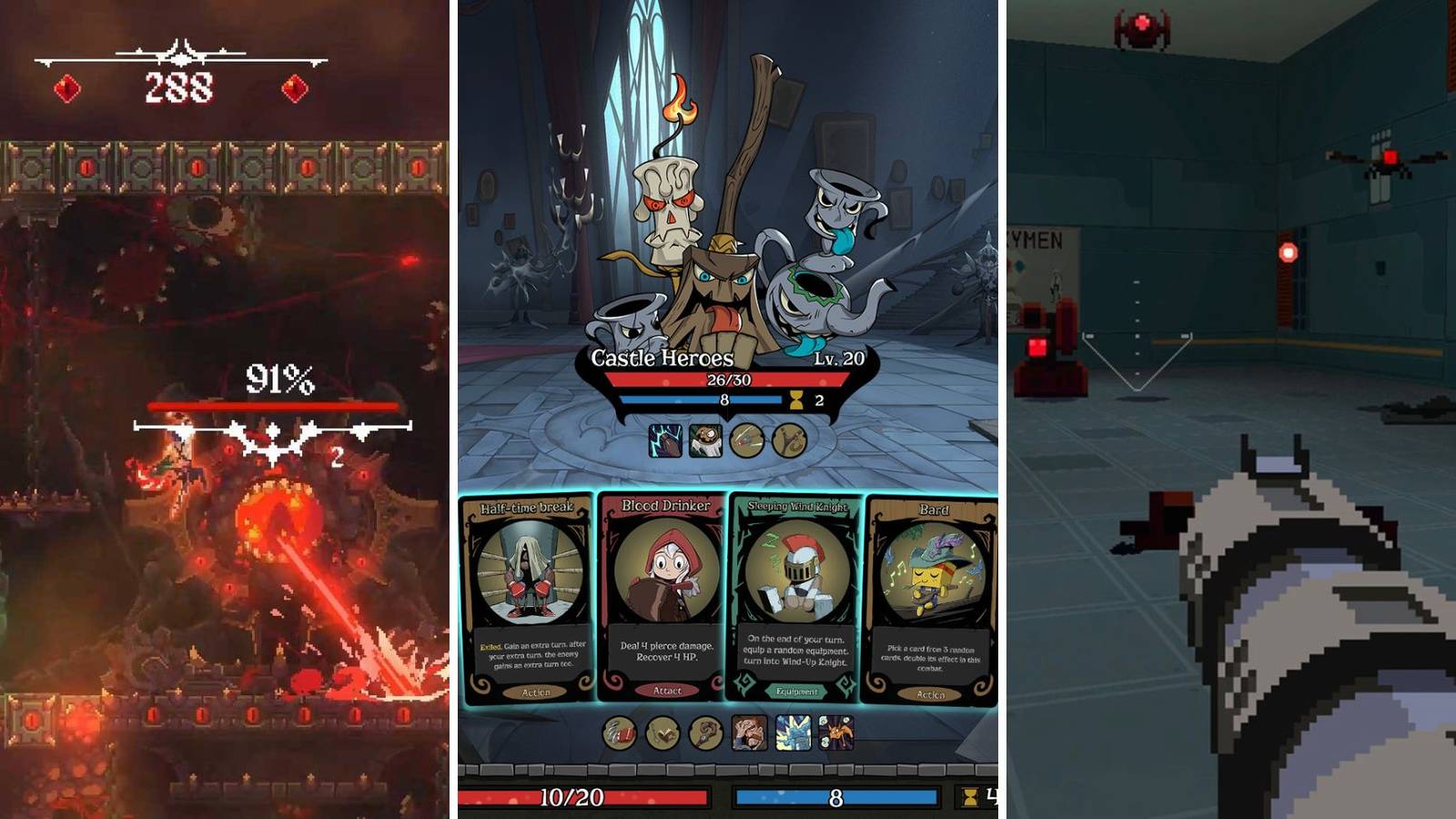Inspect the facepalming character portrait icon

pos(749,733)
